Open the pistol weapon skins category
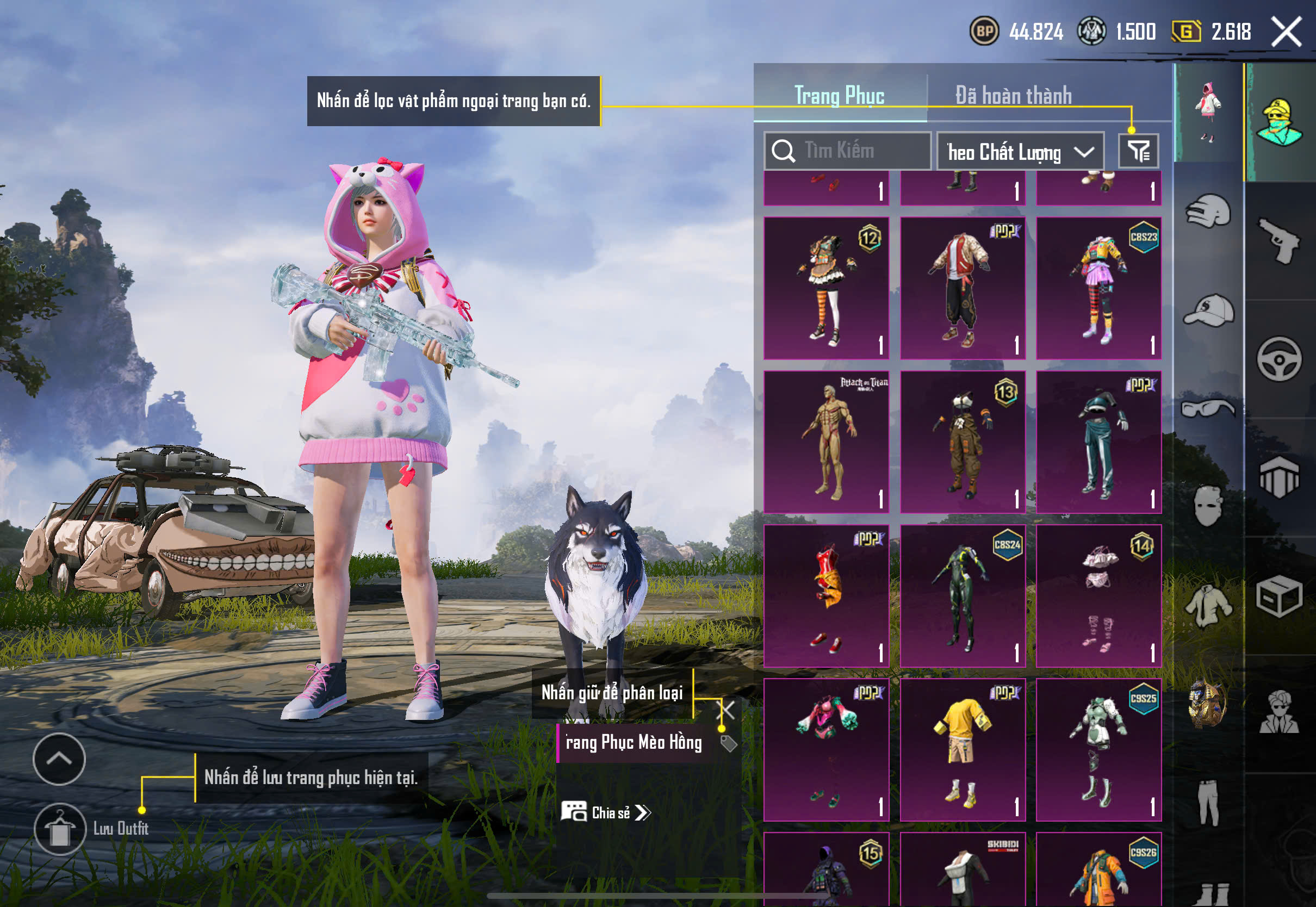The height and width of the screenshot is (907, 1316). 1280,241
